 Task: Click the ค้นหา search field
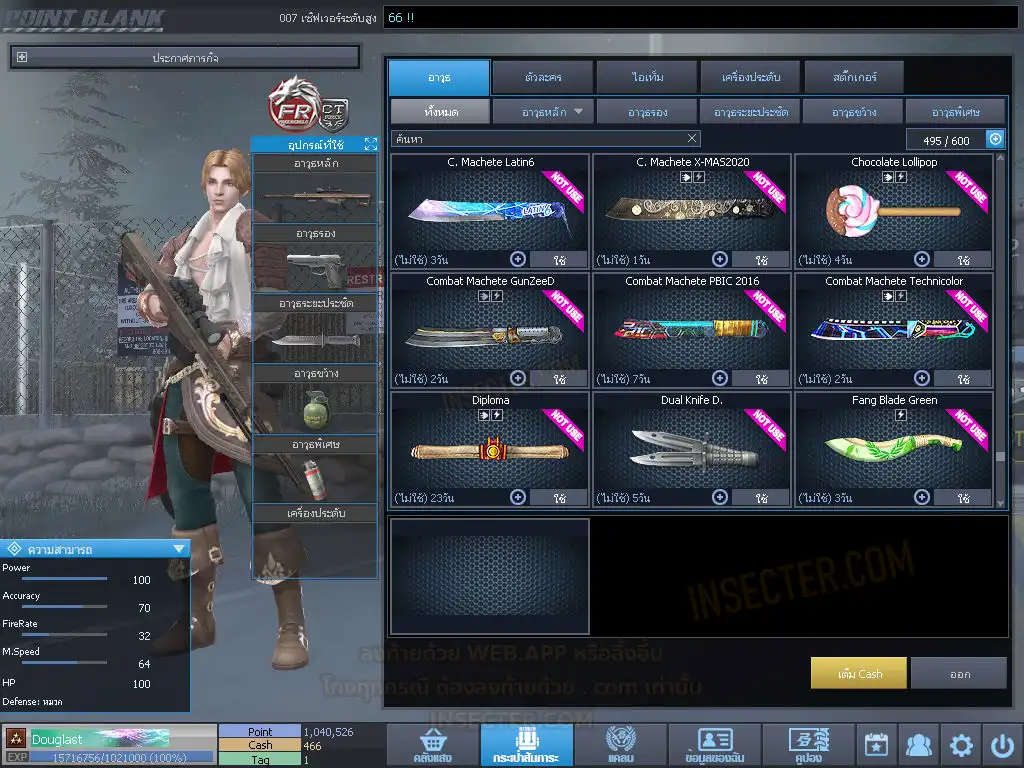point(540,139)
